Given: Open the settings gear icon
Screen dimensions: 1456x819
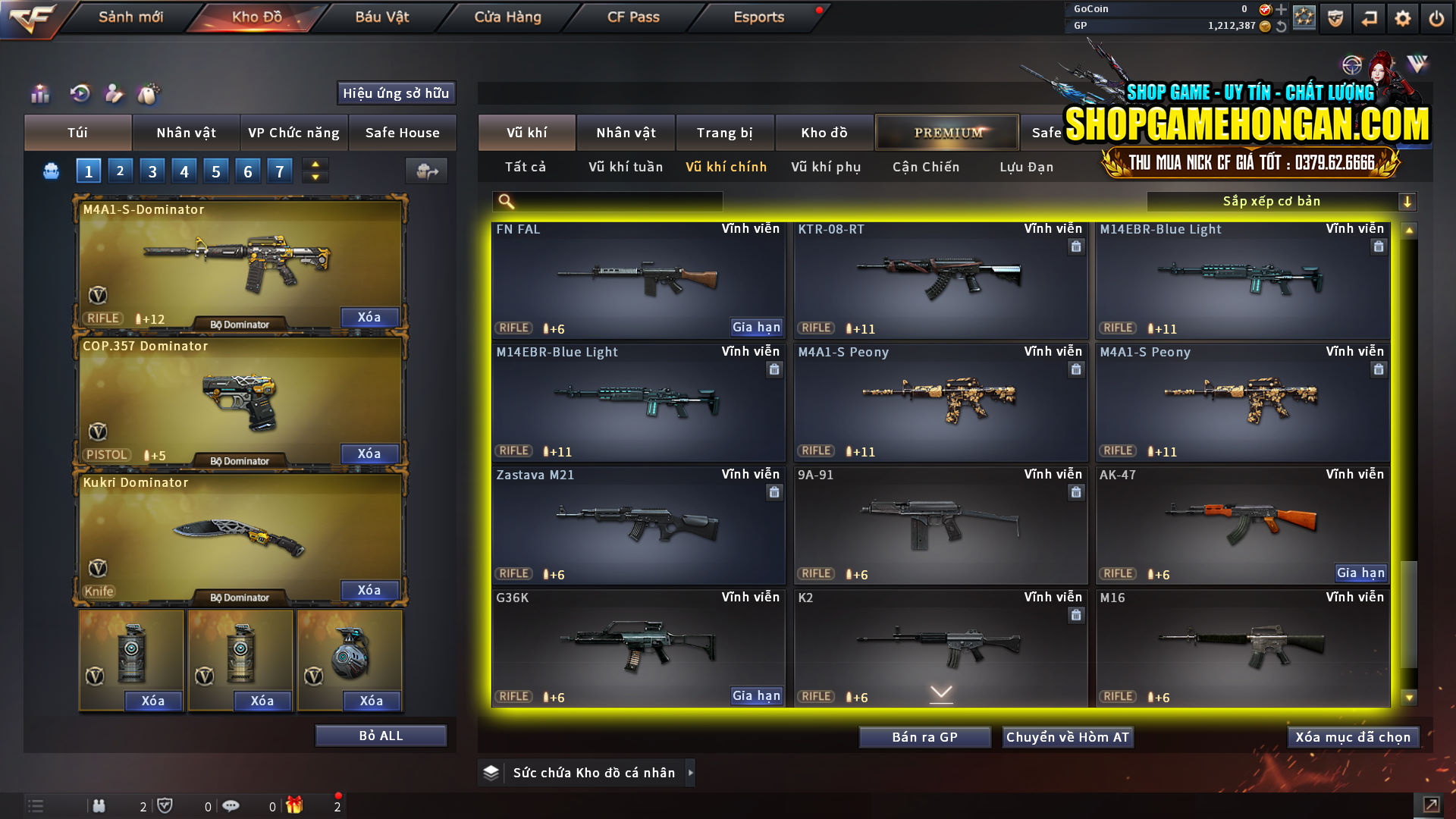Looking at the screenshot, I should [x=1403, y=17].
